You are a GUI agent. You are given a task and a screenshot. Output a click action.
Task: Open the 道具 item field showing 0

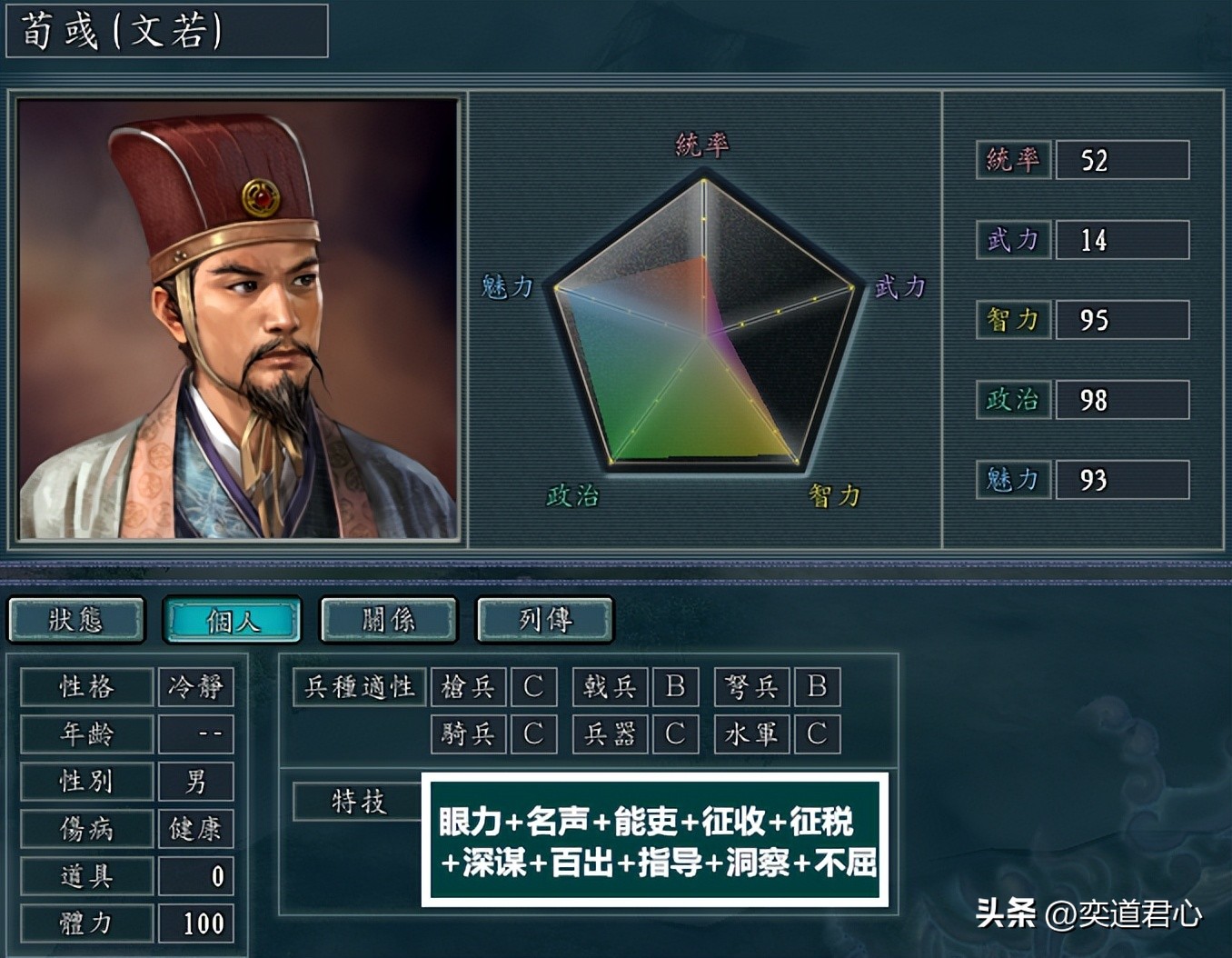(196, 875)
